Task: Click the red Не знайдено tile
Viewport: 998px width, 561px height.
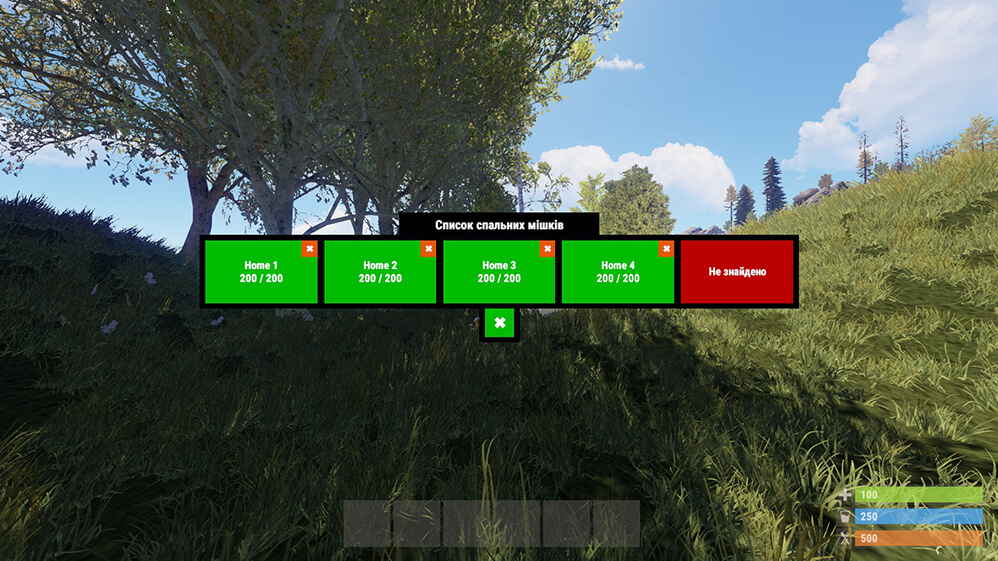Action: pos(737,272)
